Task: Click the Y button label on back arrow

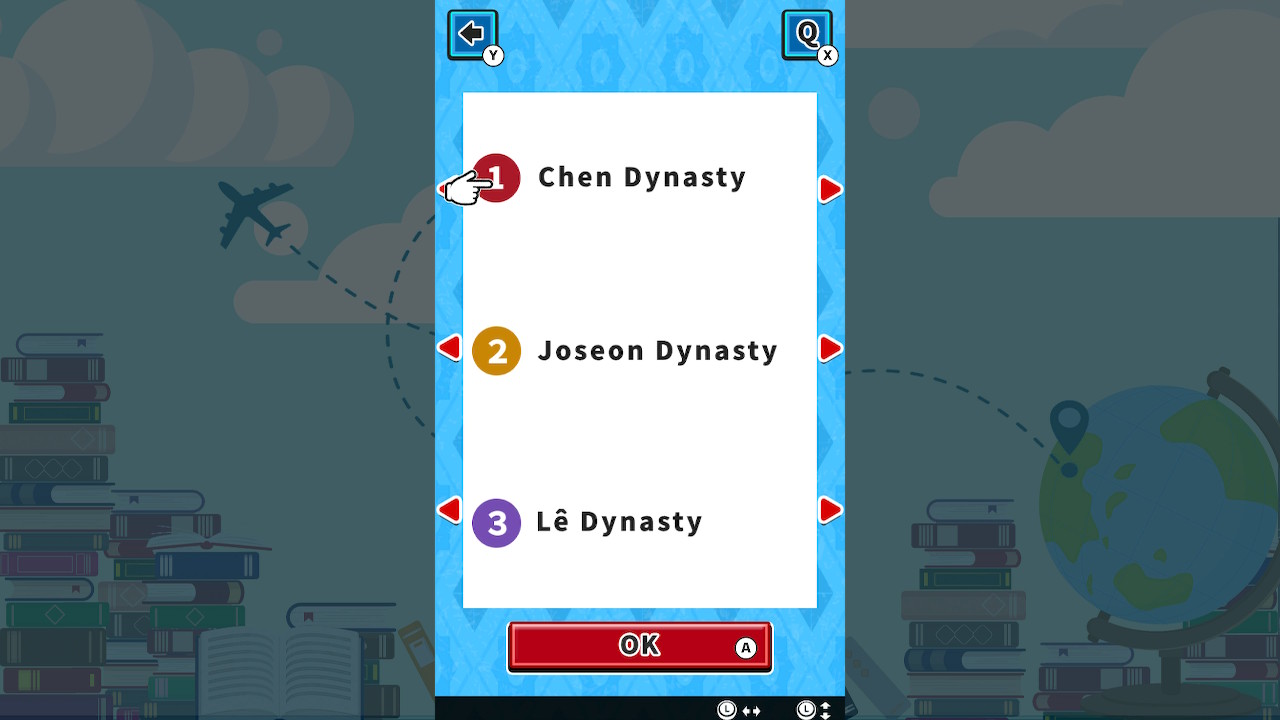Action: pos(492,56)
